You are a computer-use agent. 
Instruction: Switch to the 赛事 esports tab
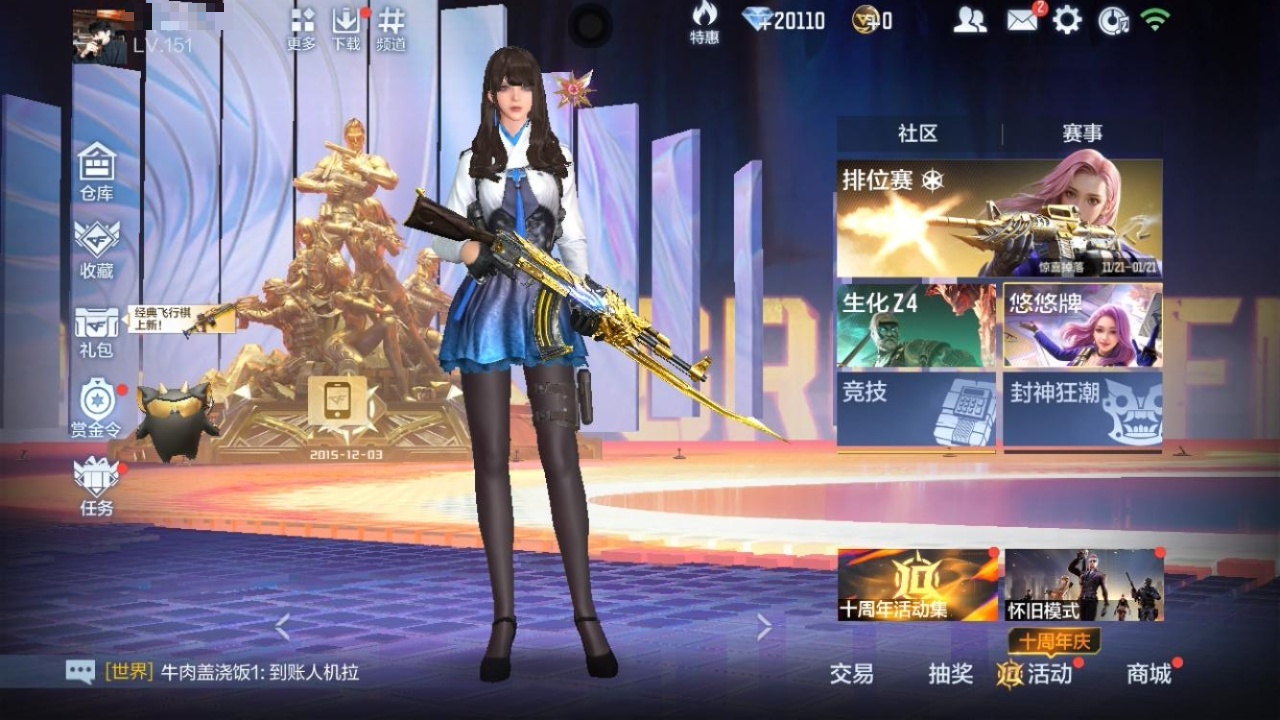pos(1082,134)
